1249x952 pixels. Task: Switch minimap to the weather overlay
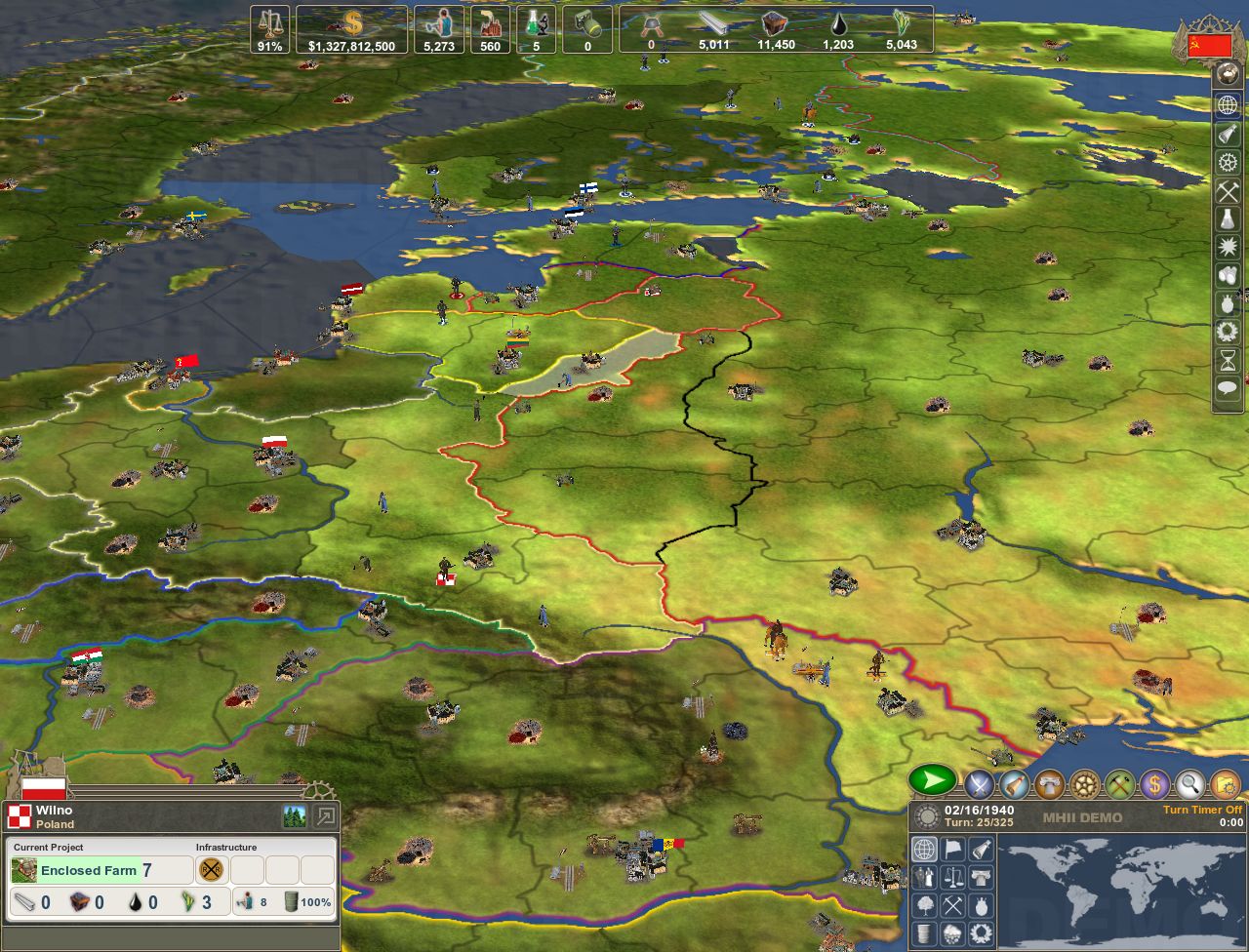(952, 934)
